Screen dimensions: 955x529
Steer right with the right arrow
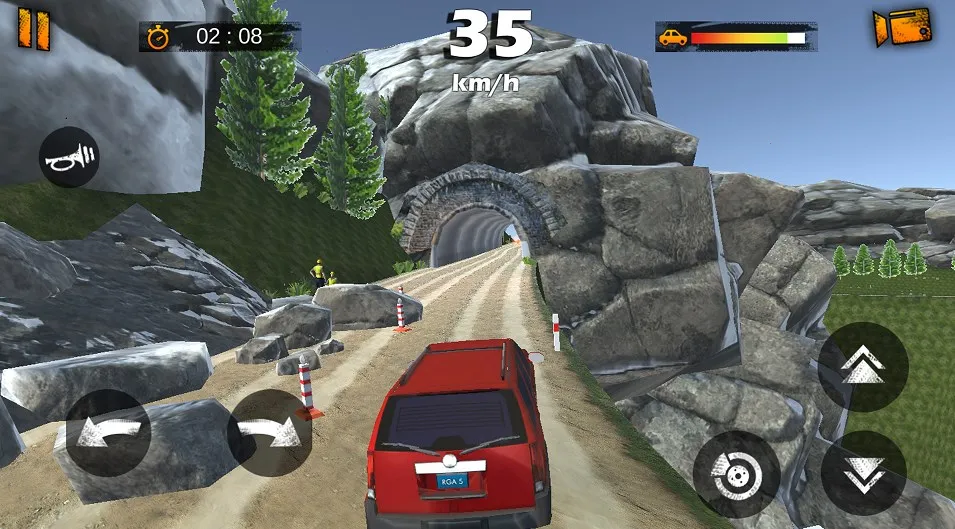(270, 433)
